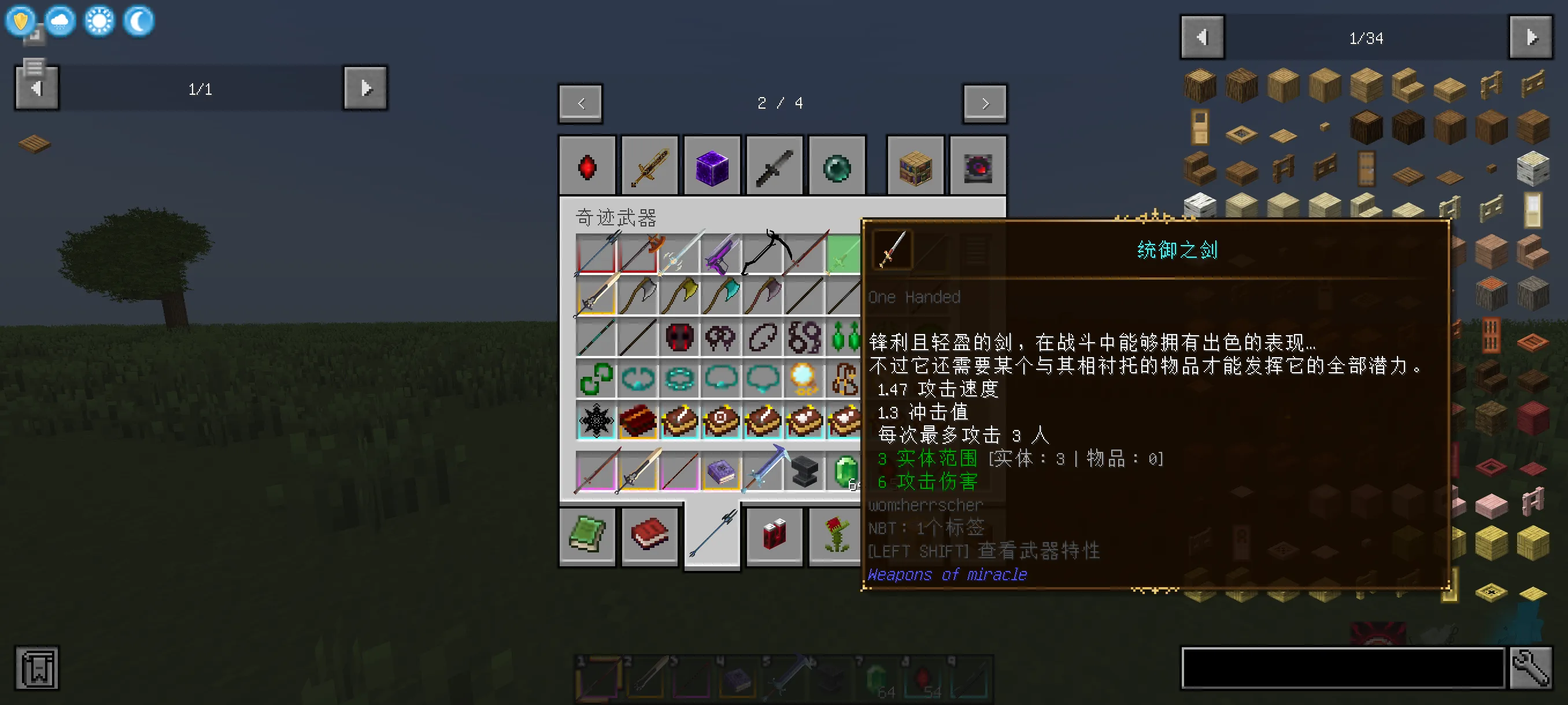Open the red eye item group tab

coord(978,165)
